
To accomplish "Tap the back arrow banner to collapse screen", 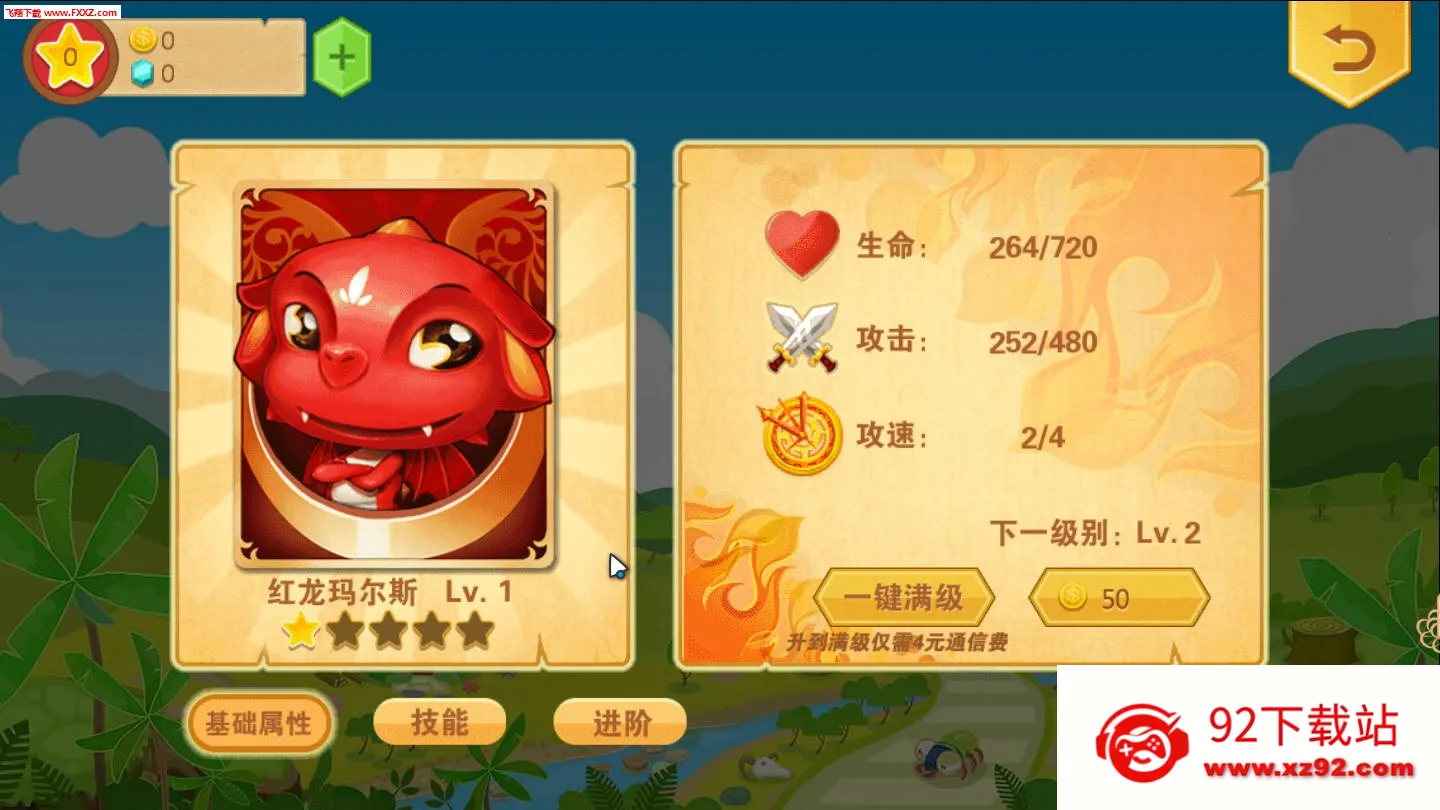I will coord(1349,50).
